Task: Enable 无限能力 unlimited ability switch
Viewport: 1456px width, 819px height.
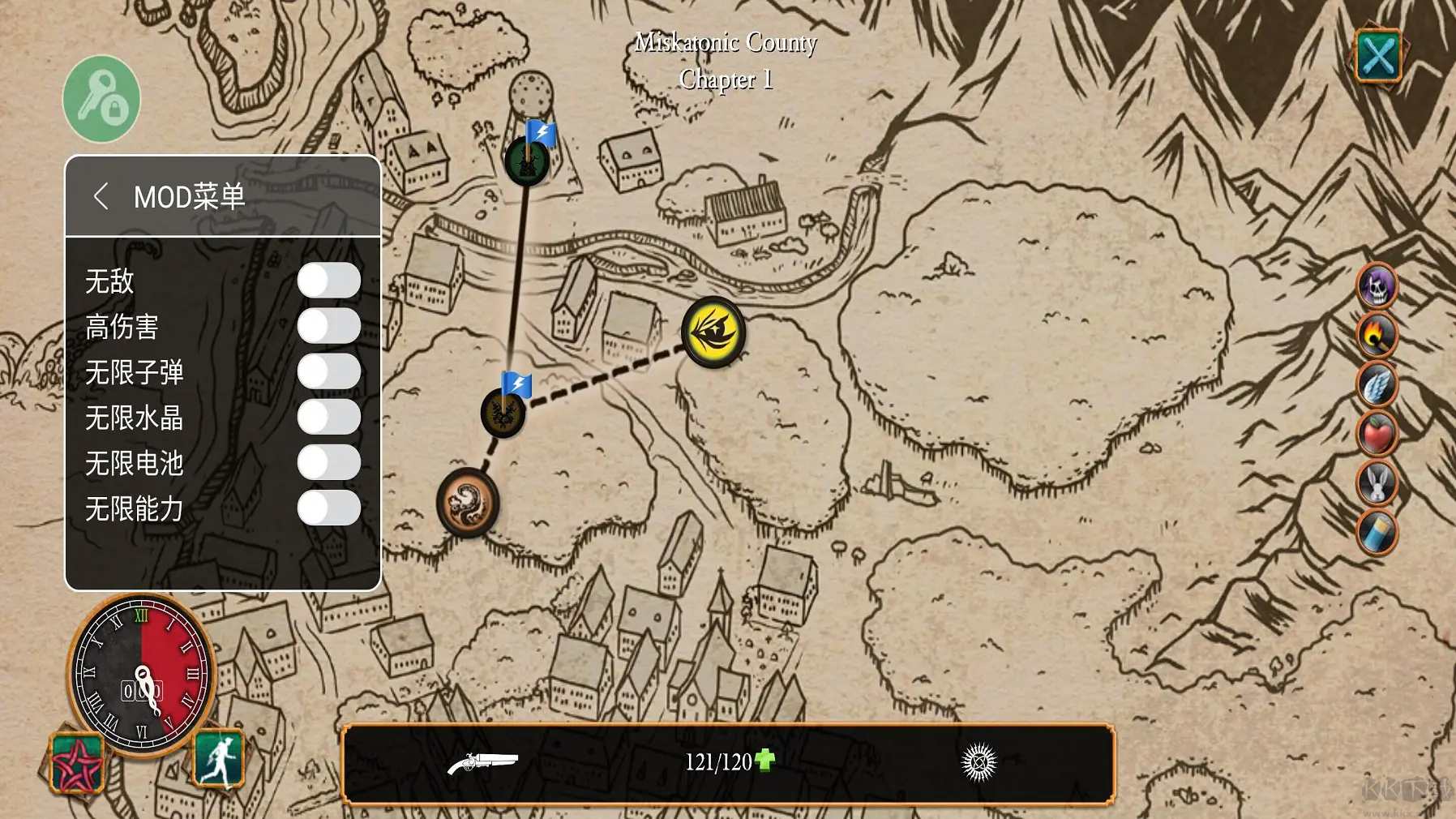Action: tap(328, 508)
